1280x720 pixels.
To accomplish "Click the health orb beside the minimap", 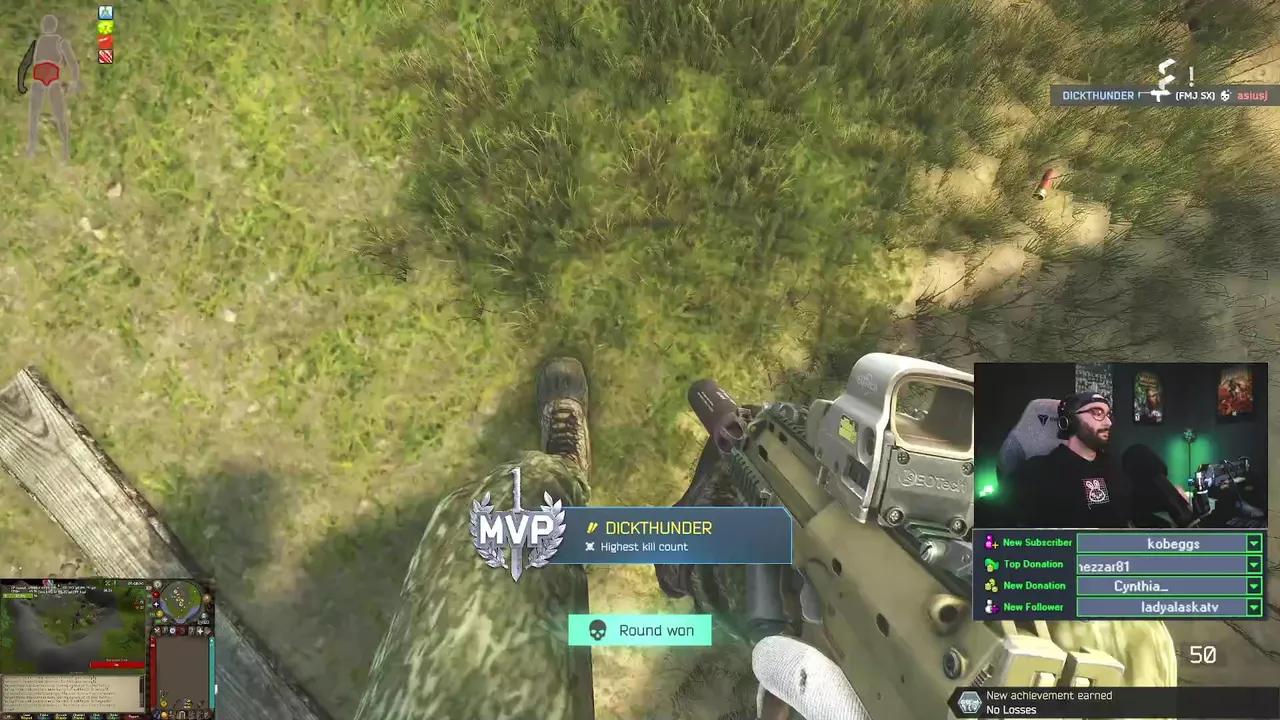I will (x=156, y=595).
